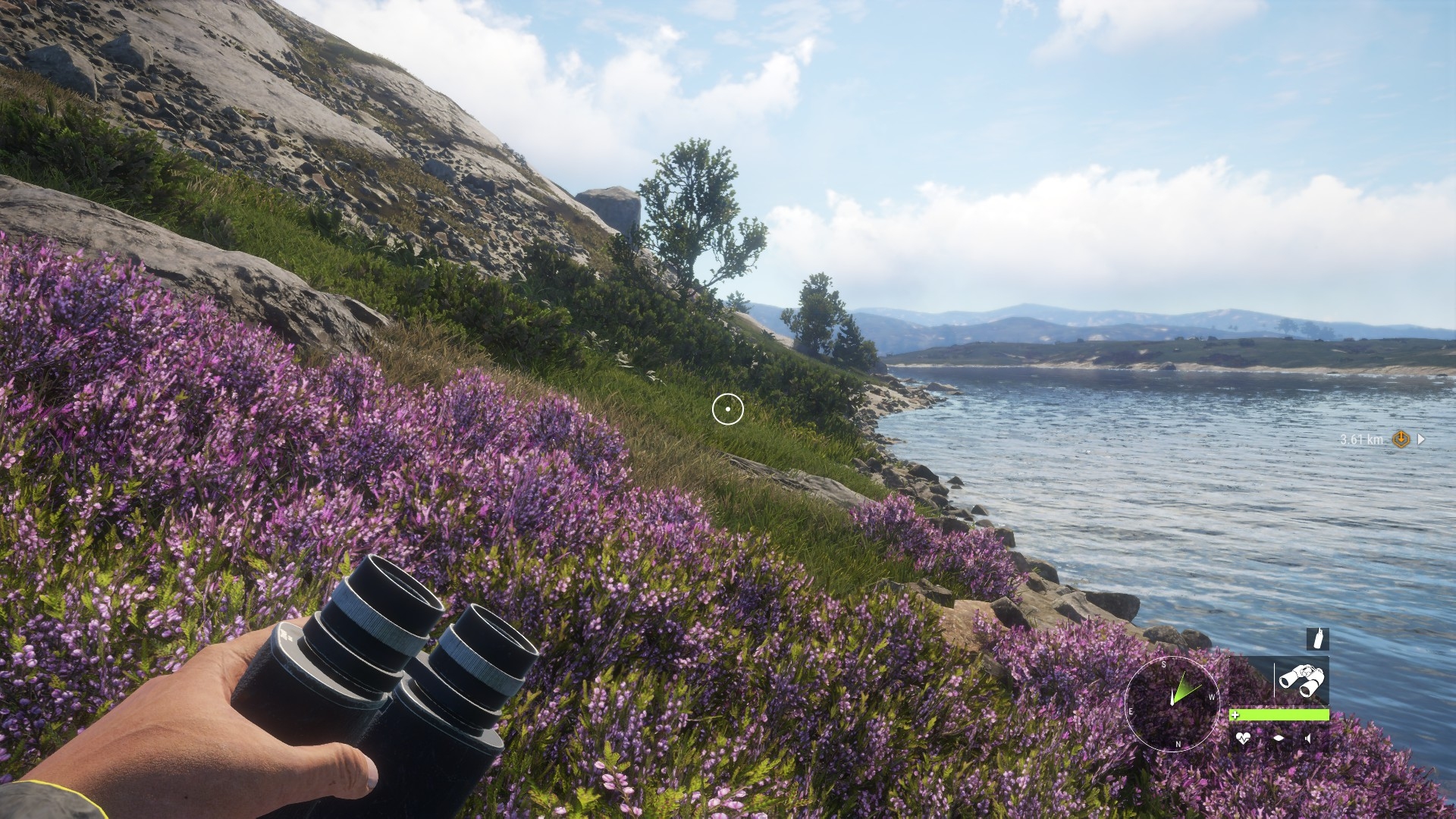The height and width of the screenshot is (819, 1456).
Task: Click the scent spray bottle slot
Action: (x=1317, y=639)
